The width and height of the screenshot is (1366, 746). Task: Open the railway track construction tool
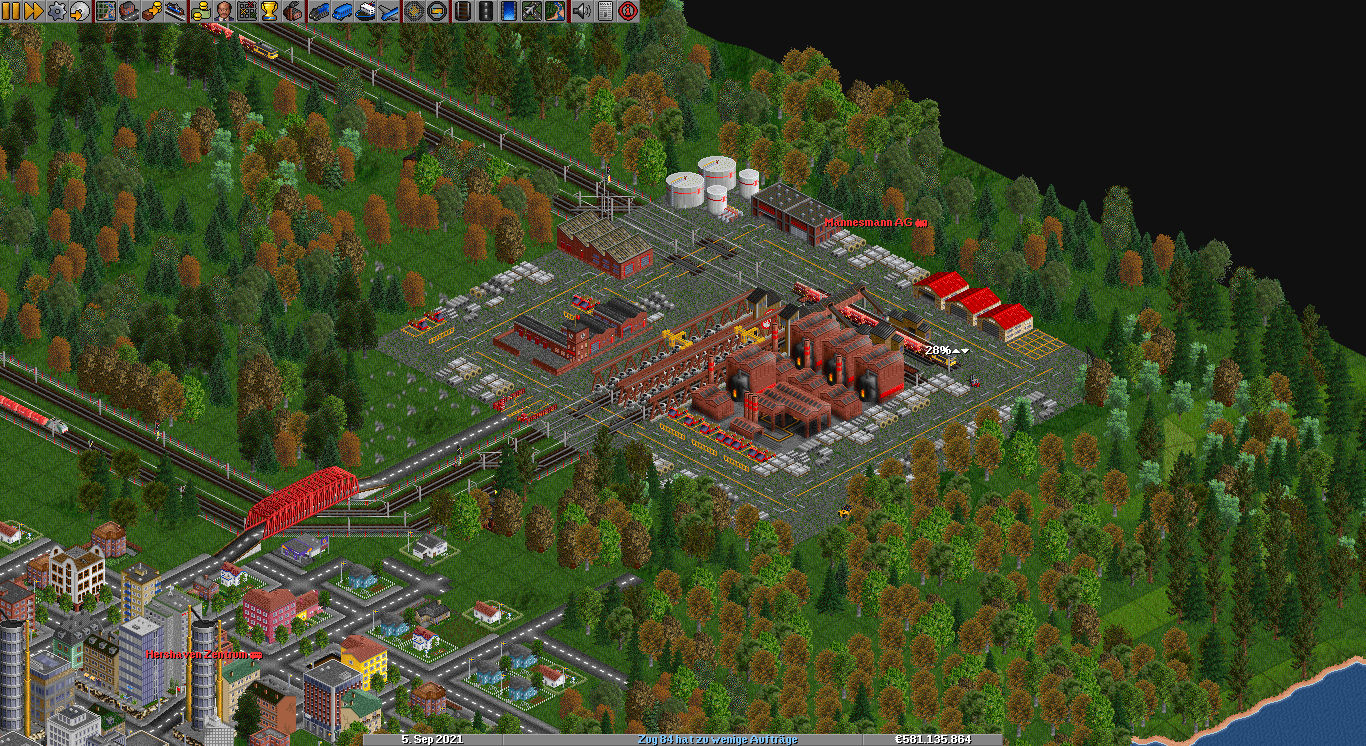(x=463, y=11)
